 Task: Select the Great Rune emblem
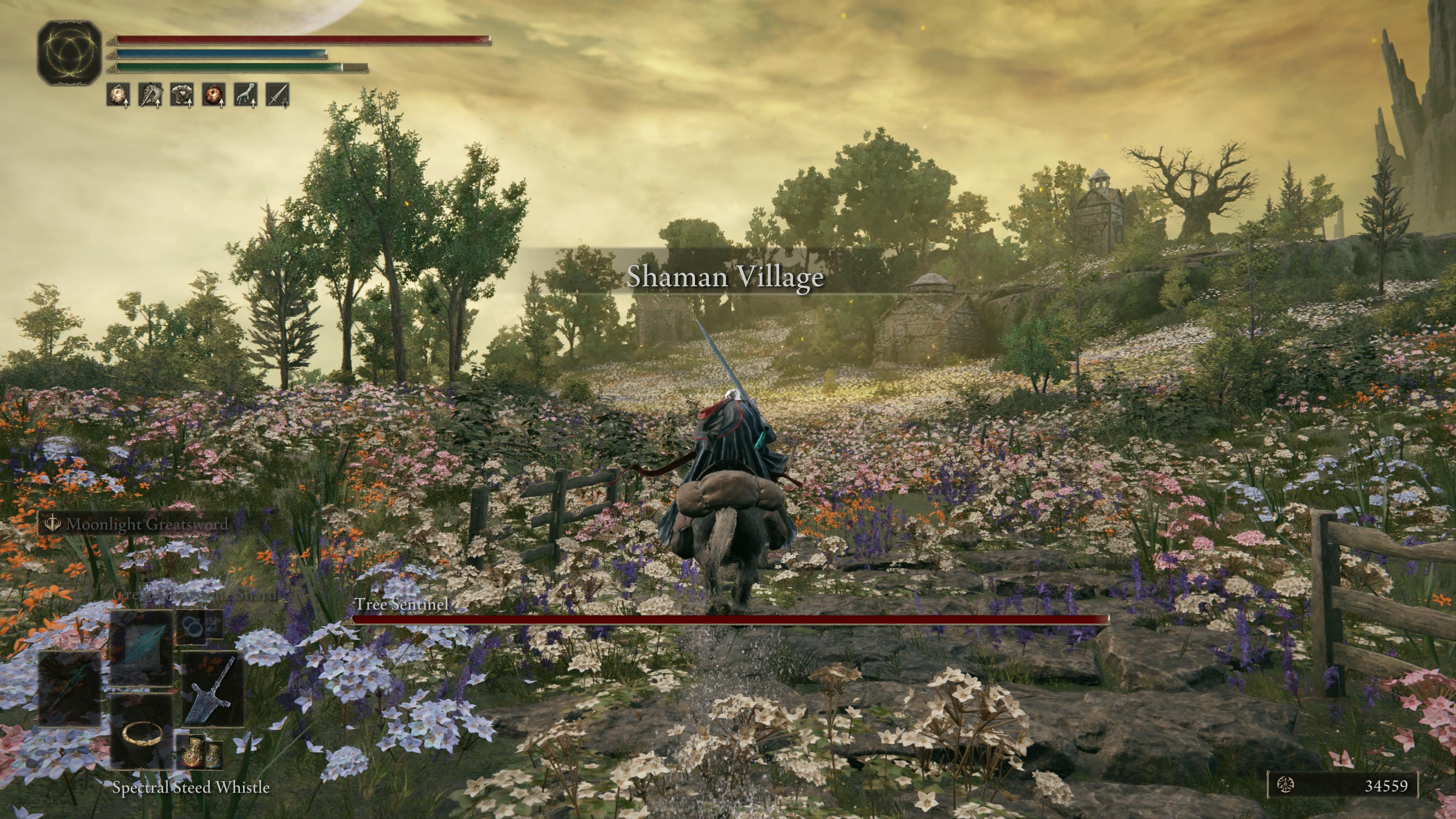click(x=69, y=53)
